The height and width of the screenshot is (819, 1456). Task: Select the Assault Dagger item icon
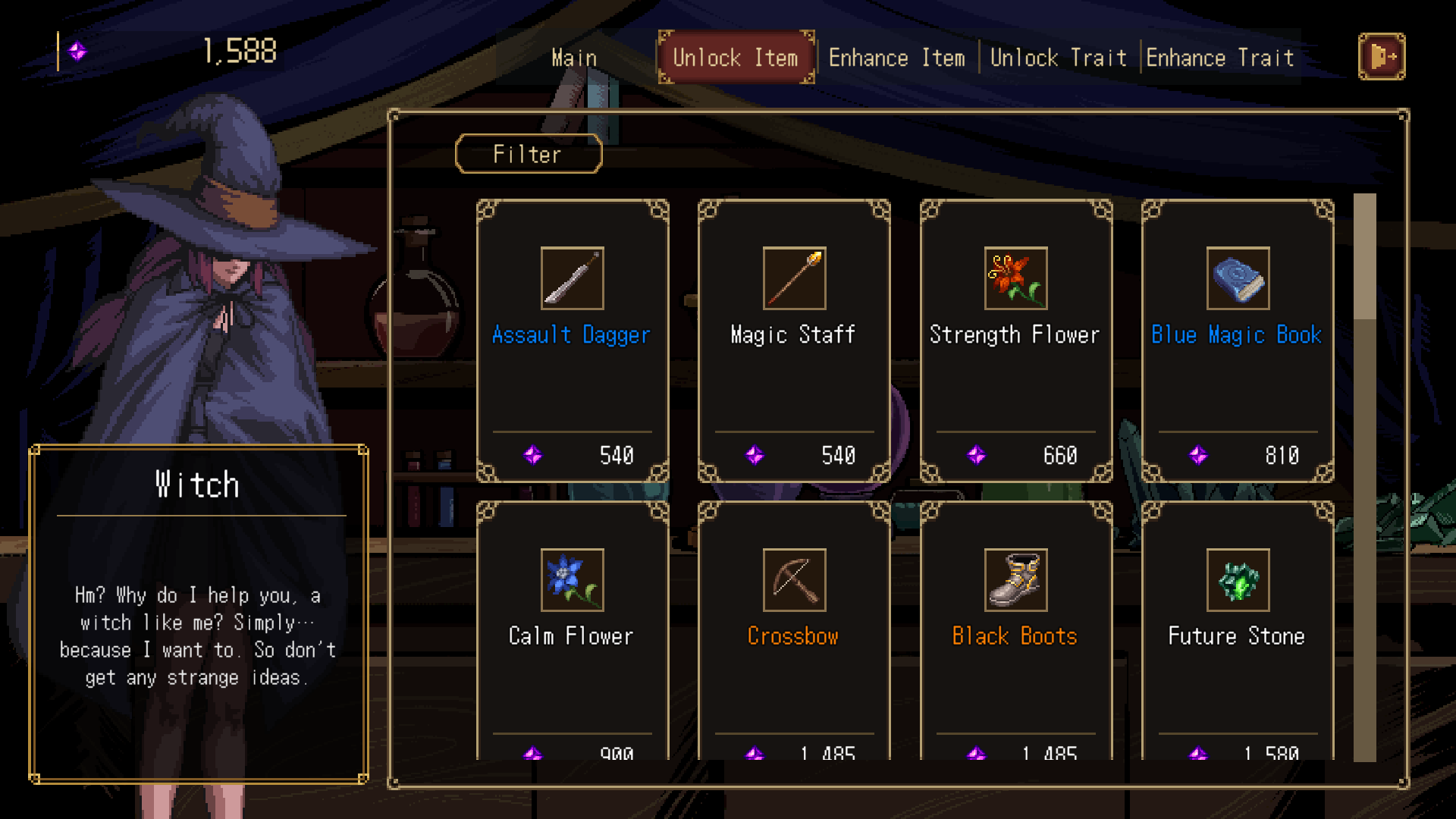571,278
